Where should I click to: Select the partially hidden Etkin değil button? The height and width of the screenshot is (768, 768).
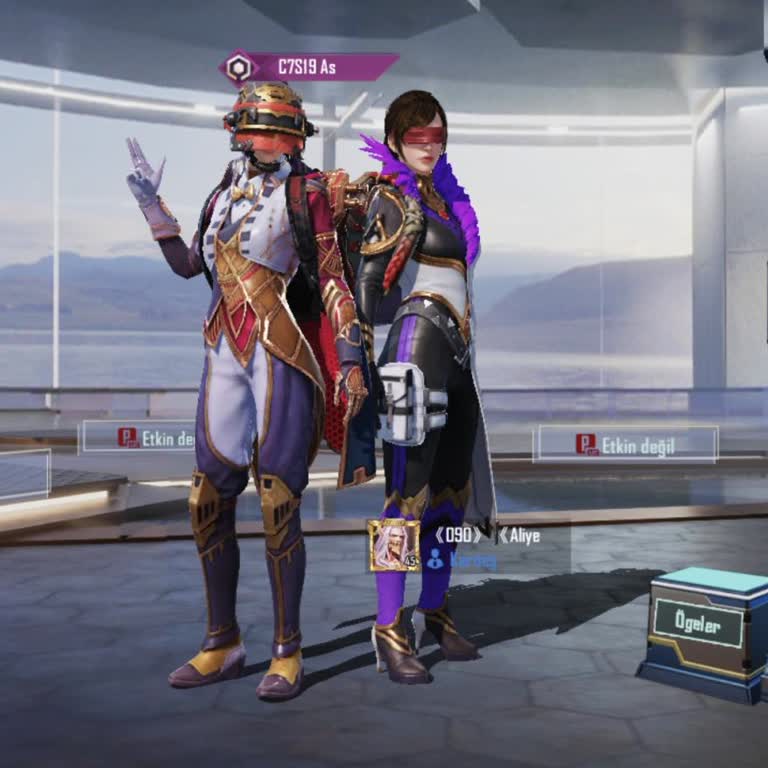(x=140, y=437)
